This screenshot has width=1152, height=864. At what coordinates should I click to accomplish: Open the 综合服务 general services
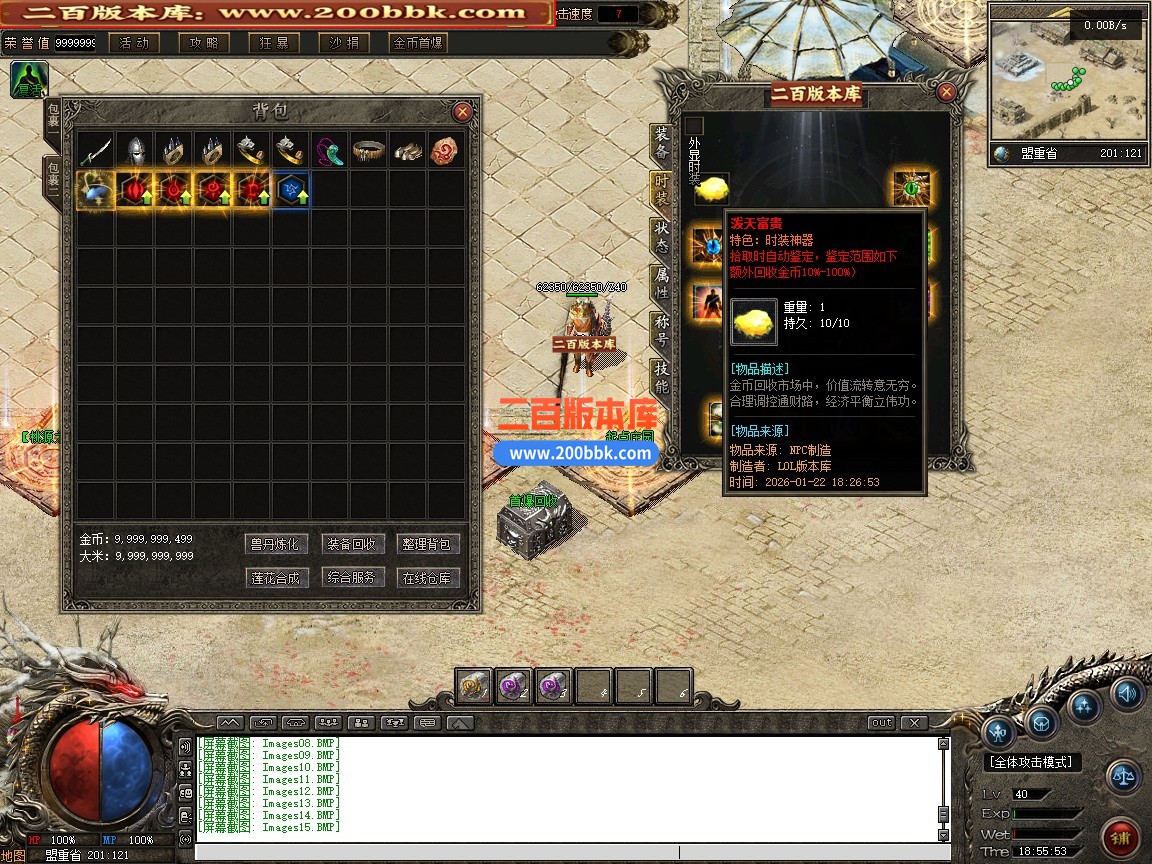353,577
